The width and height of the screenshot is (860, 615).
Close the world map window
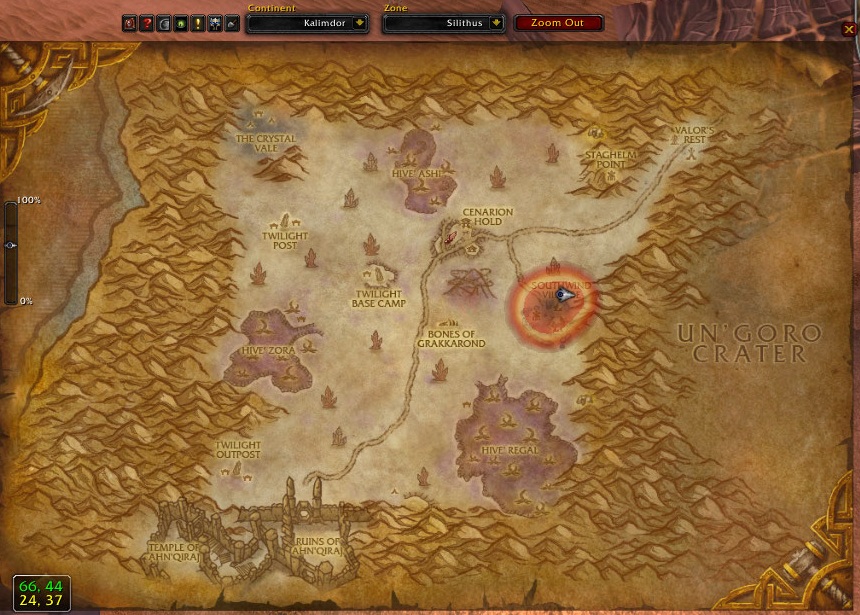click(850, 29)
